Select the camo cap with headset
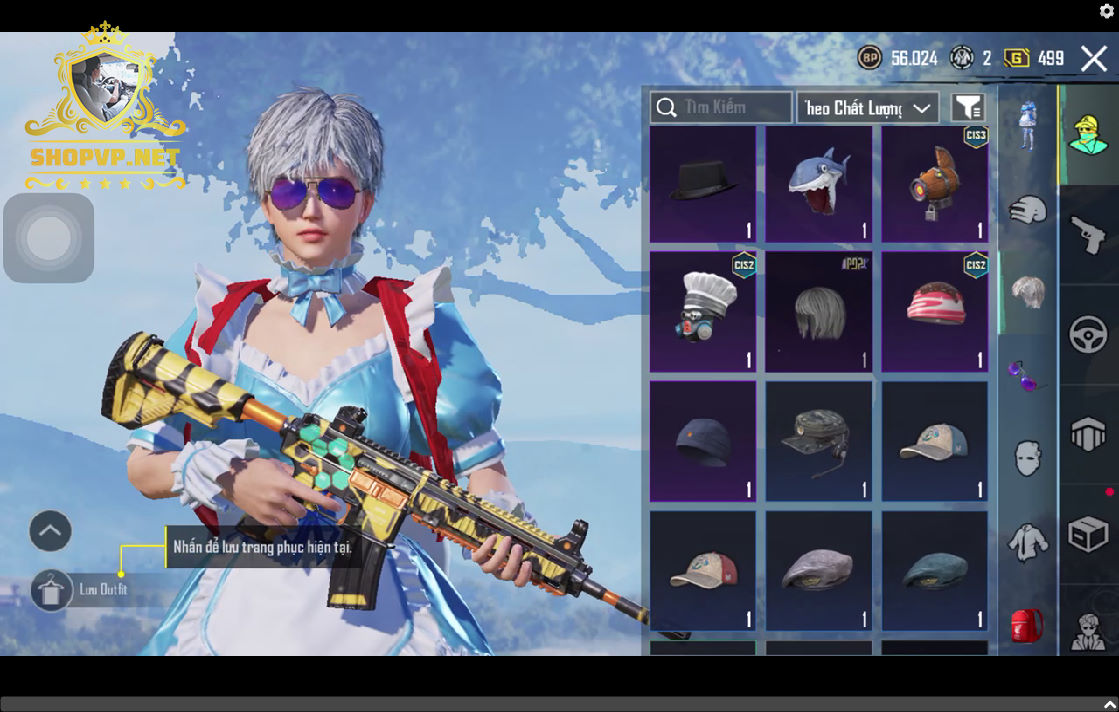This screenshot has width=1119, height=712. pos(819,441)
